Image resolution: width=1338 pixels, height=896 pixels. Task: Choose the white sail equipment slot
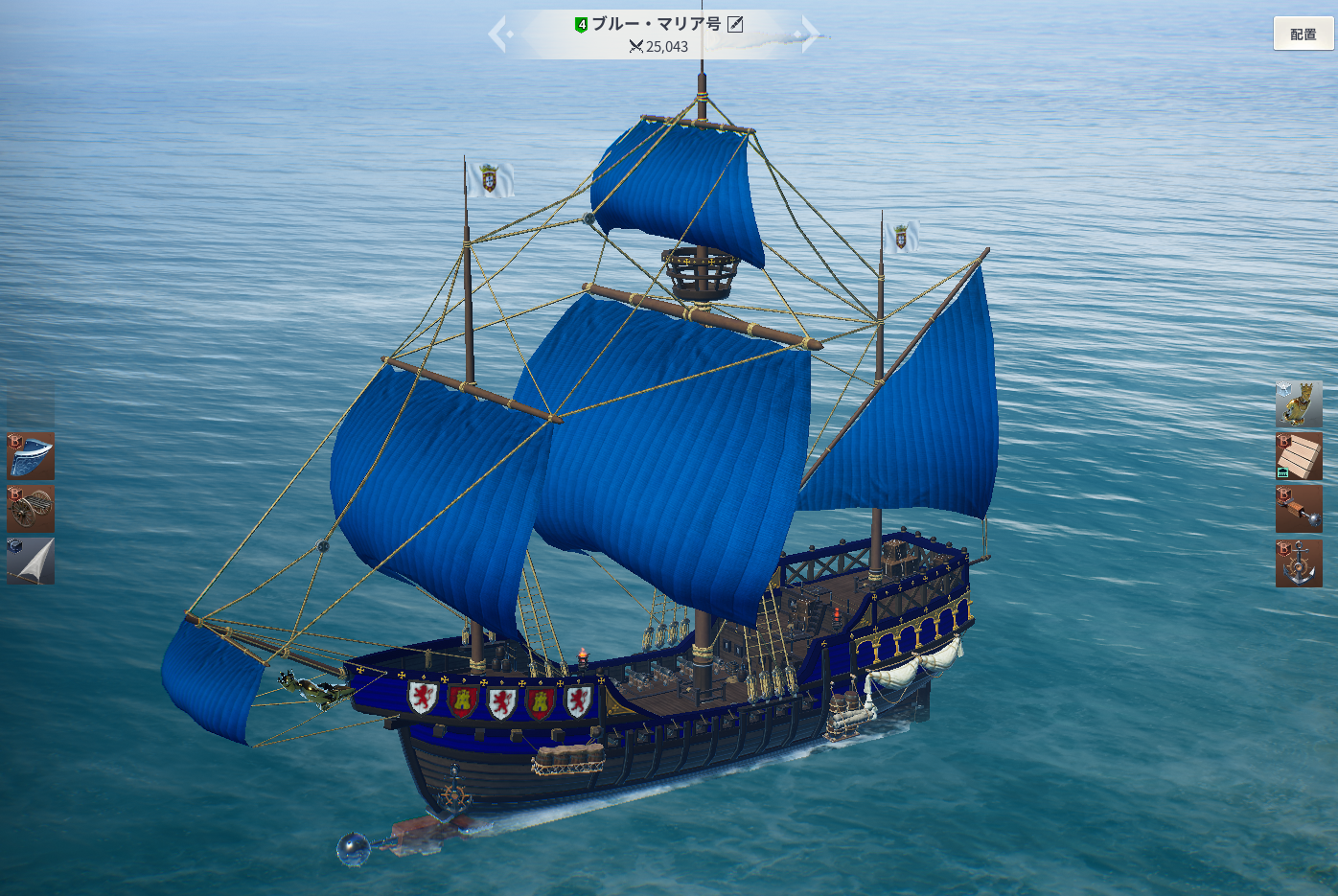pyautogui.click(x=31, y=561)
